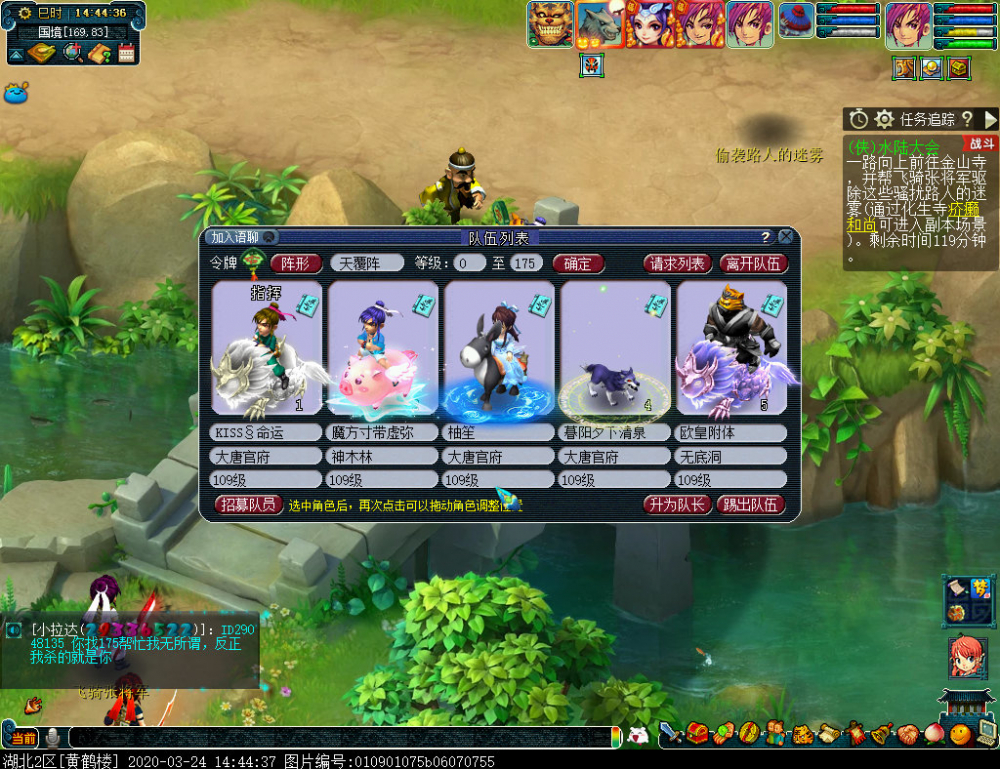Screen dimensions: 1000x769
Task: Confirm the level range with 确定
Action: (x=578, y=264)
